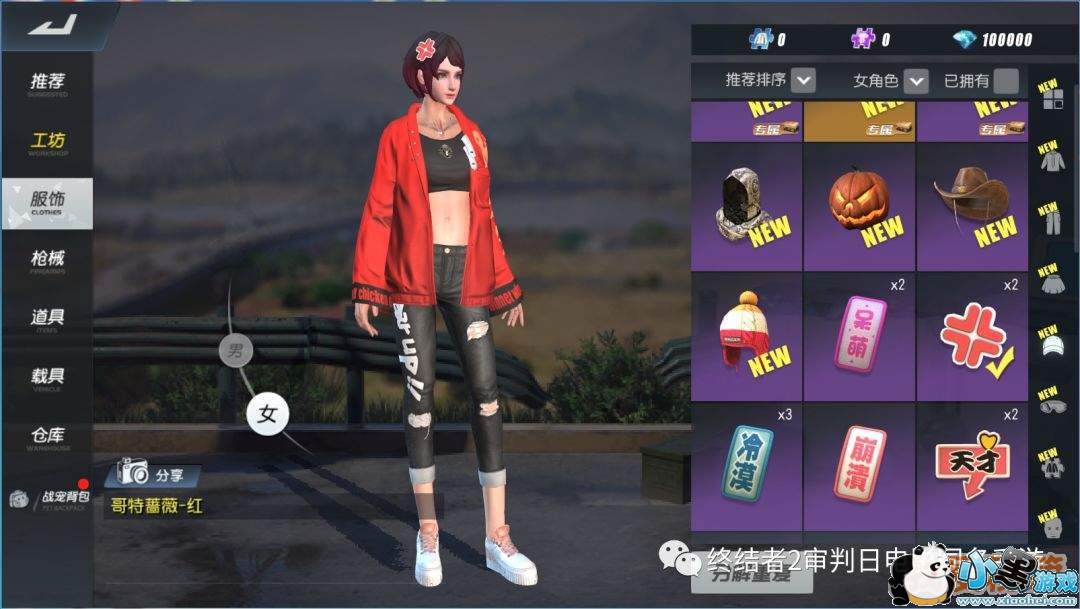Choose the brown cowboy hat item
Viewport: 1080px width, 609px height.
(972, 207)
